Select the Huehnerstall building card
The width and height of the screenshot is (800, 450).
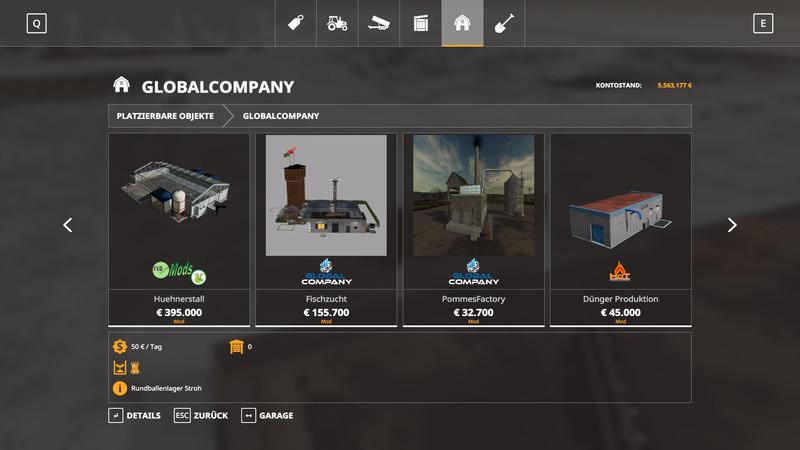pyautogui.click(x=179, y=229)
